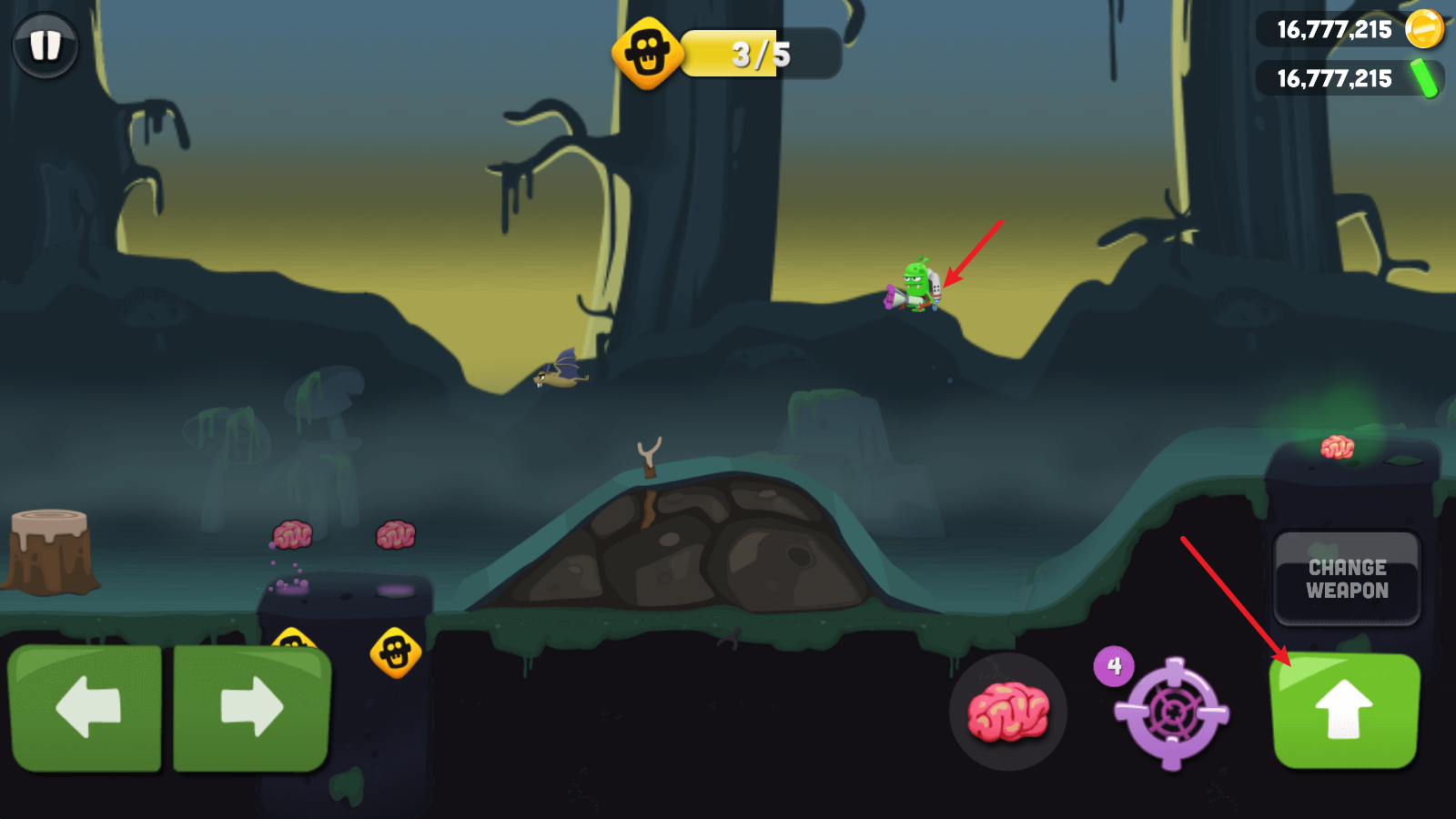Throw brain bait using the brain button
Viewport: 1456px width, 819px height.
tap(1008, 712)
